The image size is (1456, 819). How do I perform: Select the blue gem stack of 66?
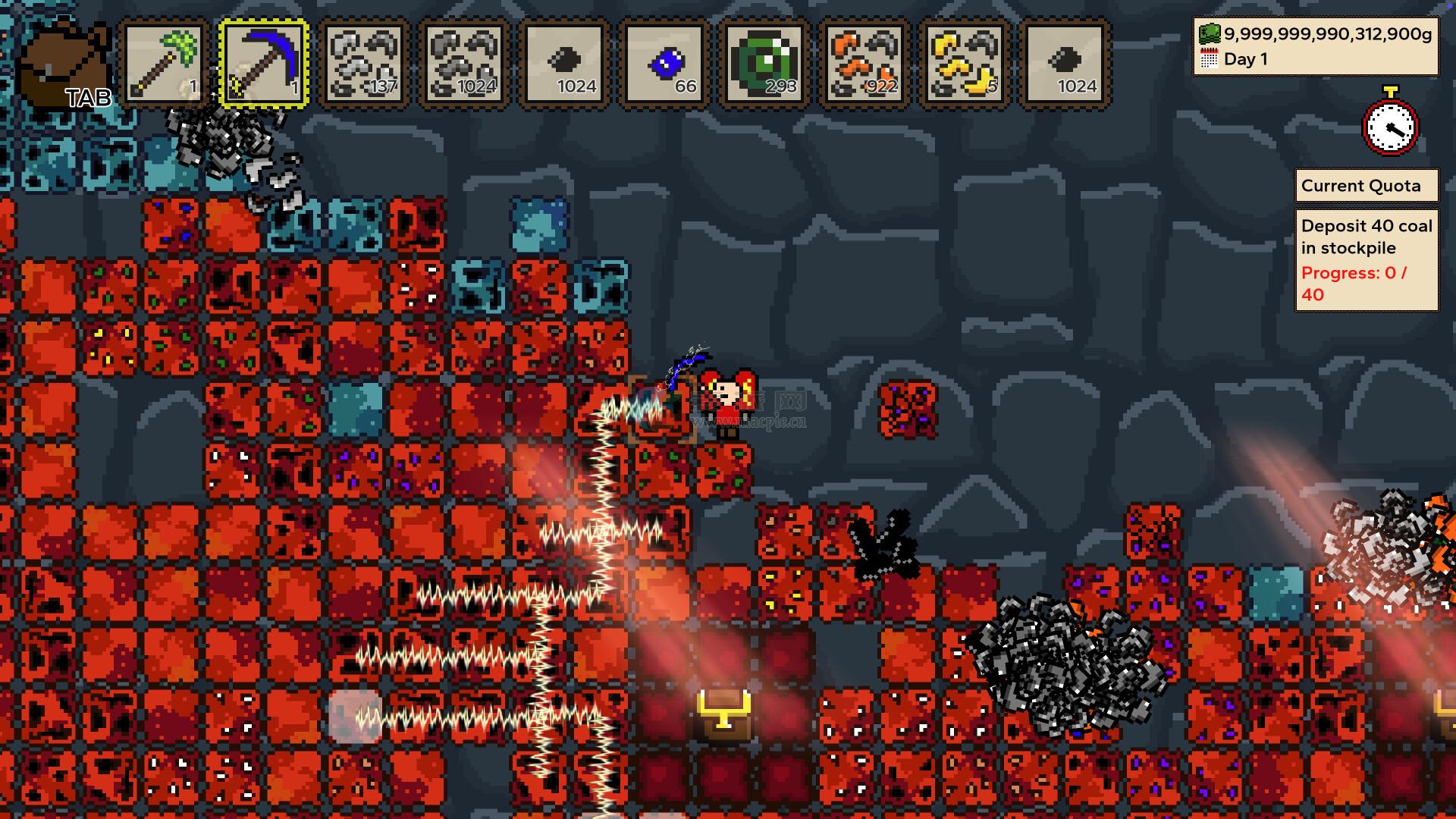point(664,64)
